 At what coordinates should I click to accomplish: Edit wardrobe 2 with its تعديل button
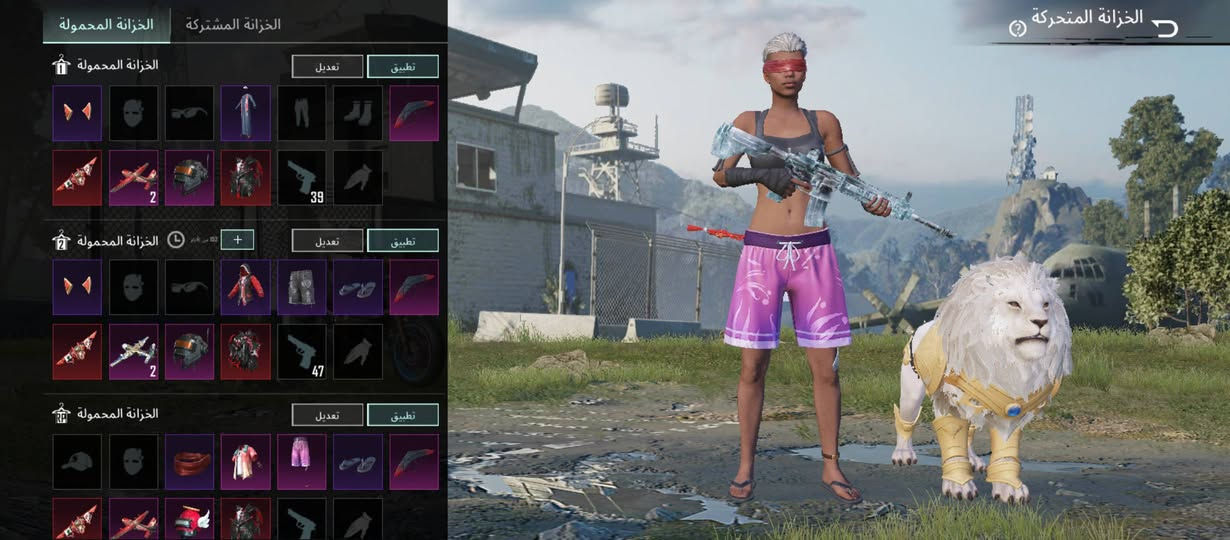pos(327,240)
